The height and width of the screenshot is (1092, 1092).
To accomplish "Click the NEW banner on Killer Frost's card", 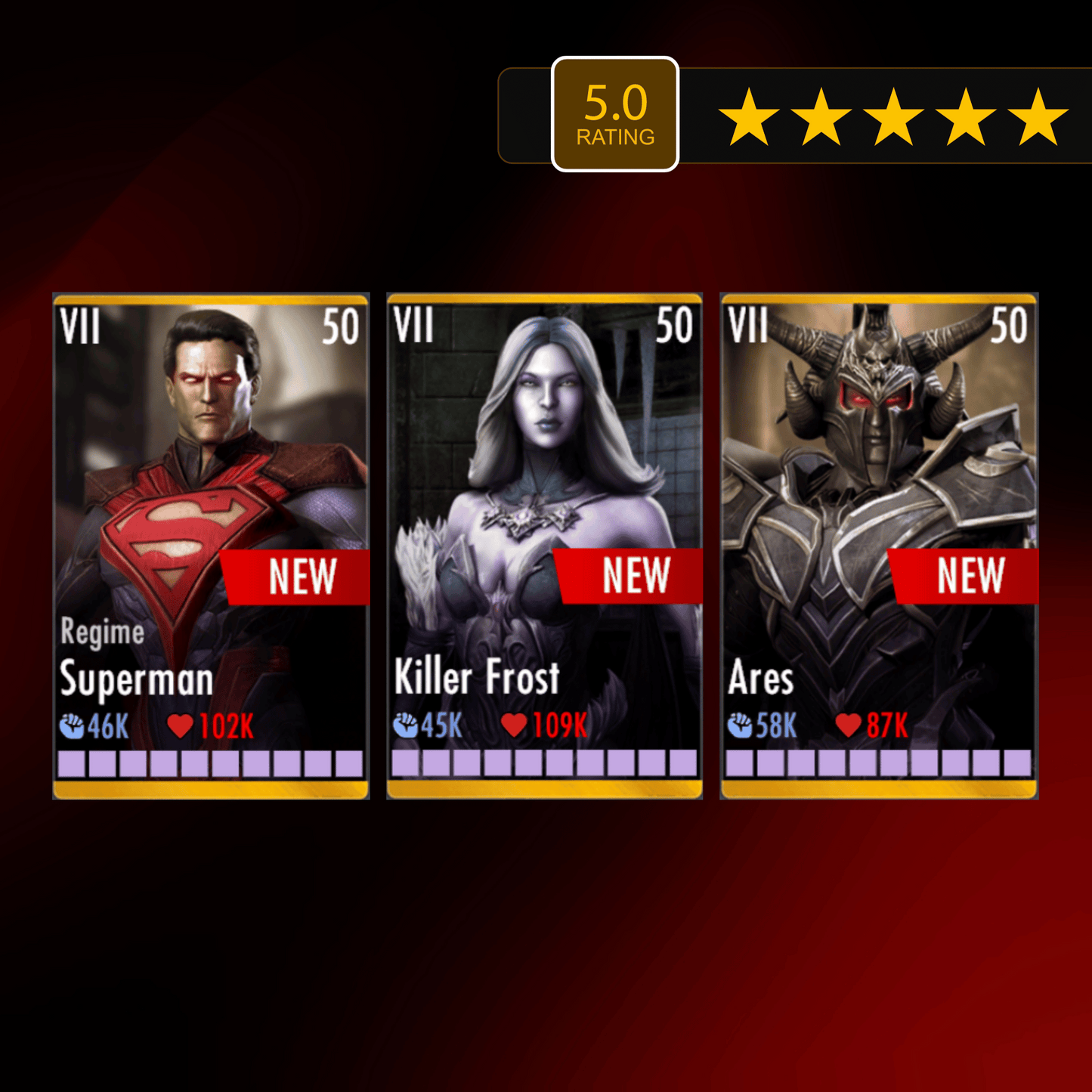I will [636, 576].
